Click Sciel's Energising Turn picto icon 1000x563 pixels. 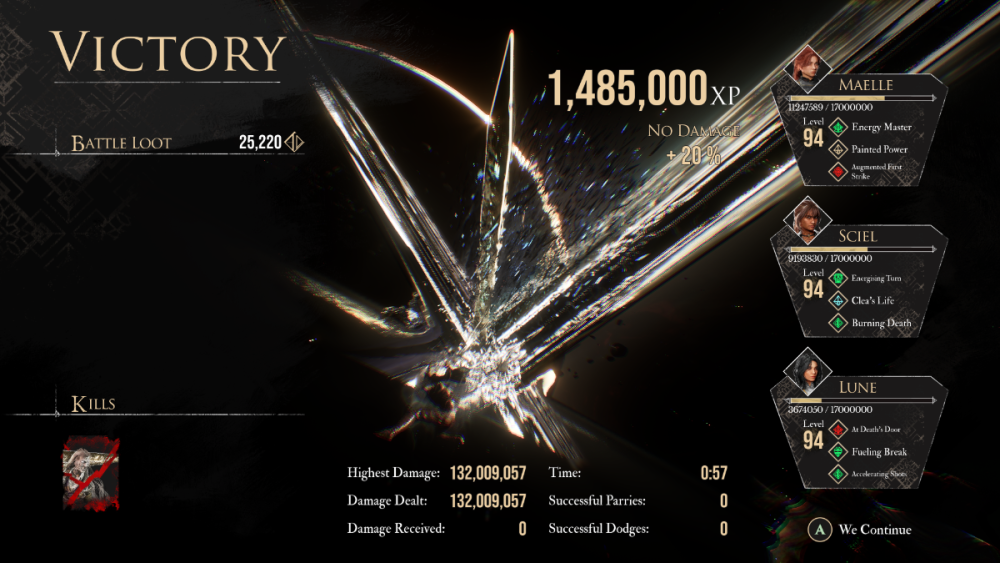click(838, 278)
